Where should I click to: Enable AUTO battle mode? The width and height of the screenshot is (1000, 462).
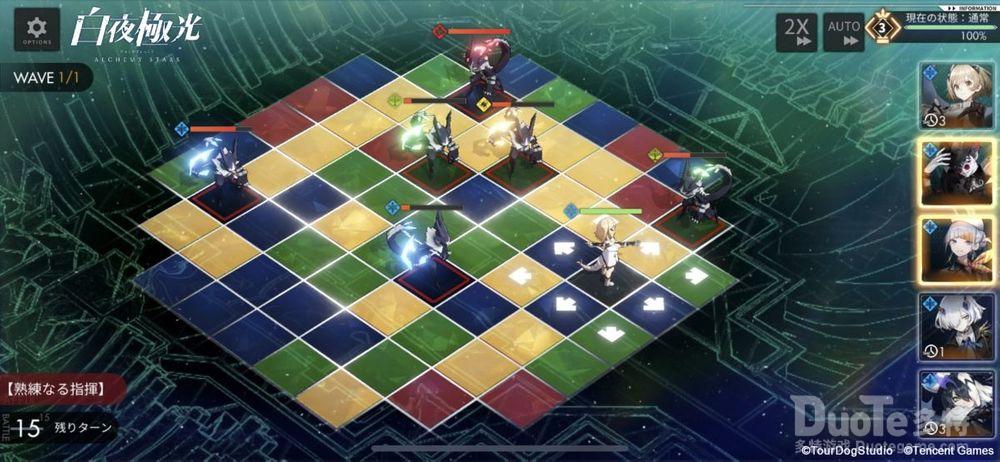(843, 32)
